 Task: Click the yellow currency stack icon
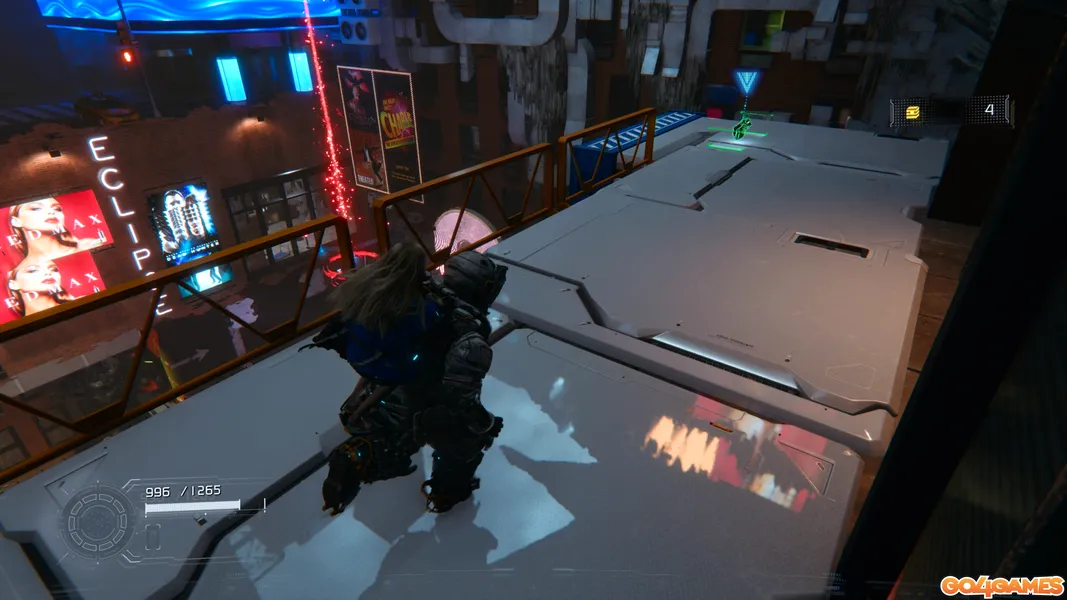912,112
